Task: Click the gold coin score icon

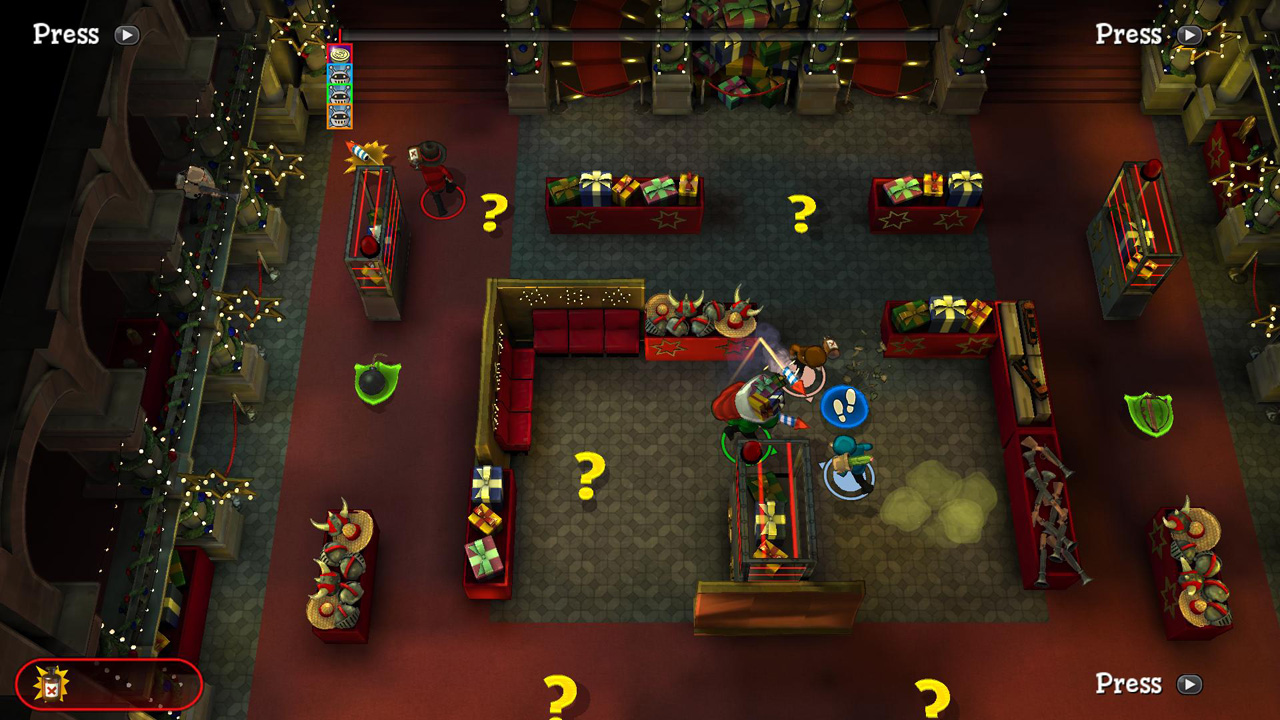Action: coord(340,53)
